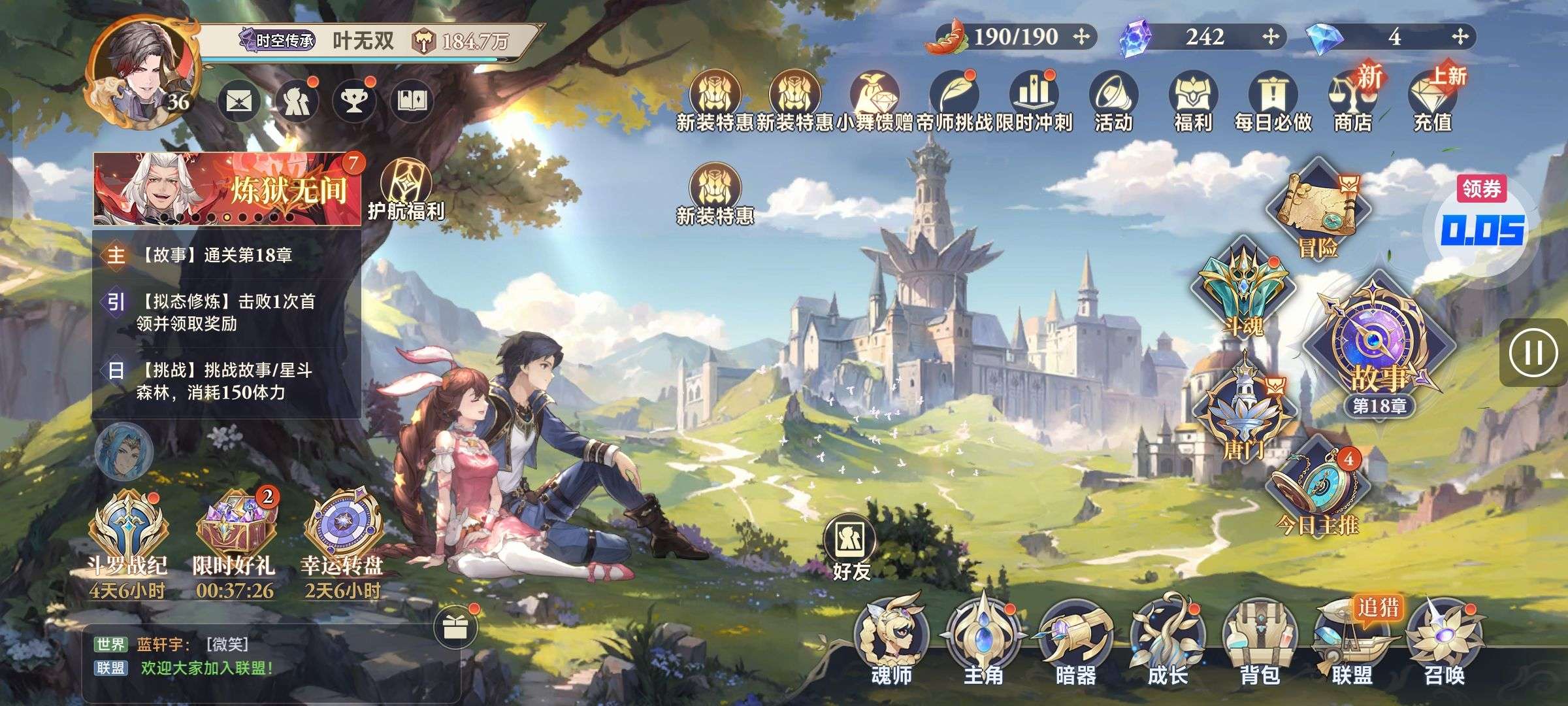Open the 充值 recharge page
This screenshot has height=706, width=1568.
pyautogui.click(x=1432, y=101)
